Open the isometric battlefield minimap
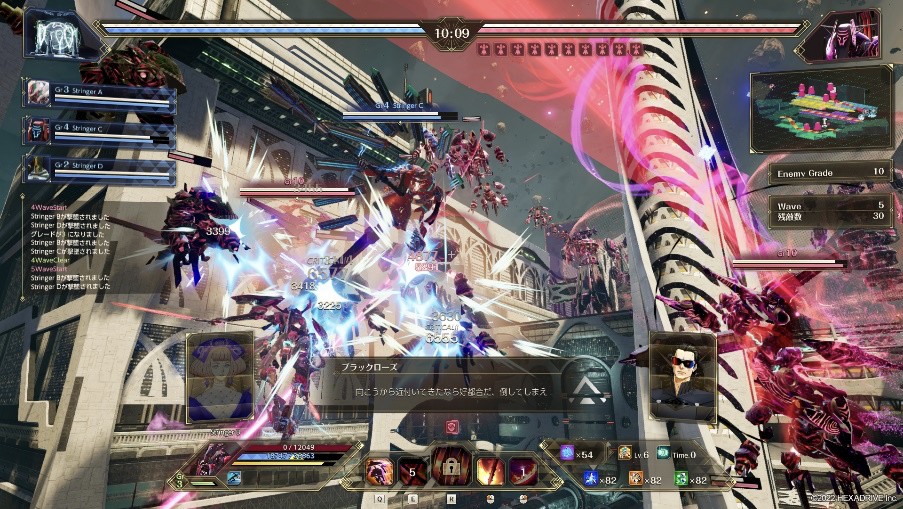The image size is (903, 509). (x=820, y=106)
